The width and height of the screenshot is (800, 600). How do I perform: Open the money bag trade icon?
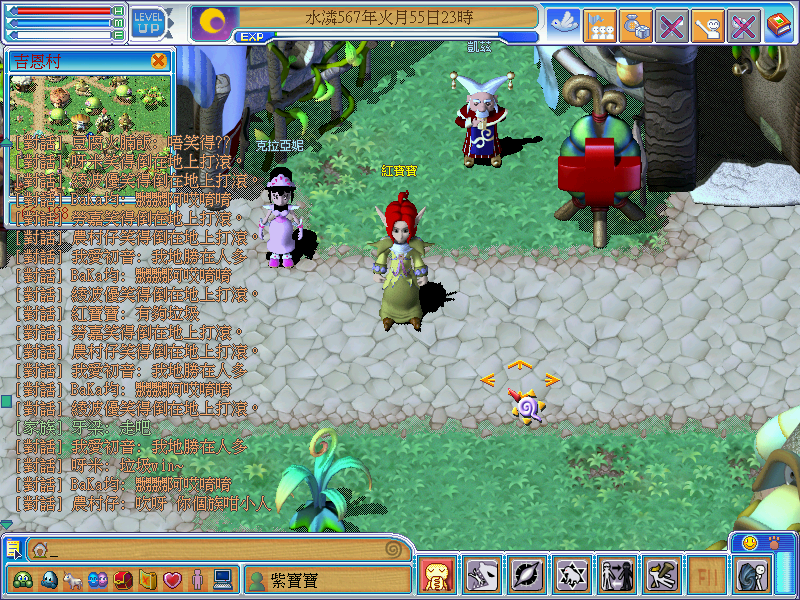635,23
